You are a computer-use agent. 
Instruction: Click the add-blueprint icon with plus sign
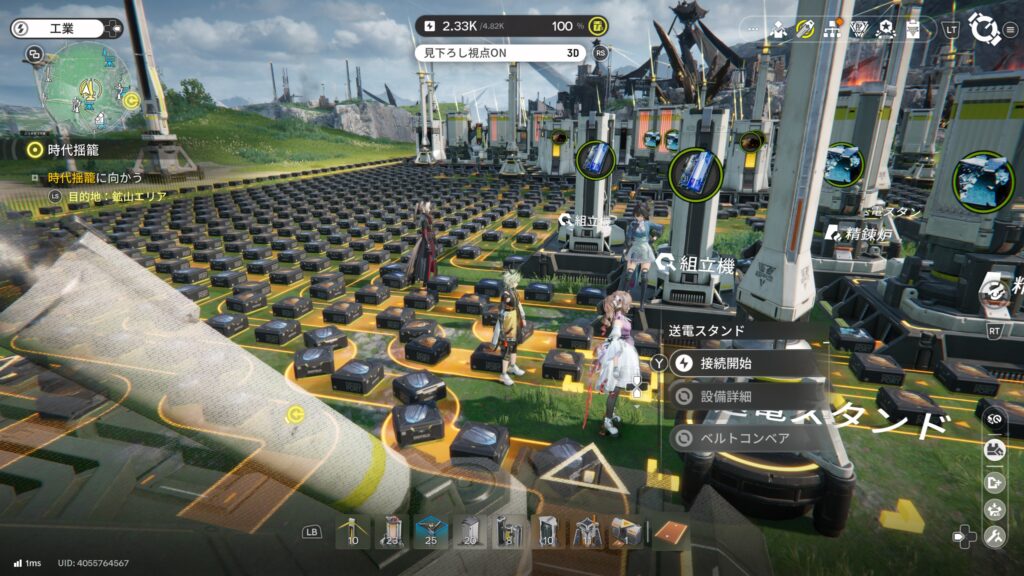pos(994,482)
